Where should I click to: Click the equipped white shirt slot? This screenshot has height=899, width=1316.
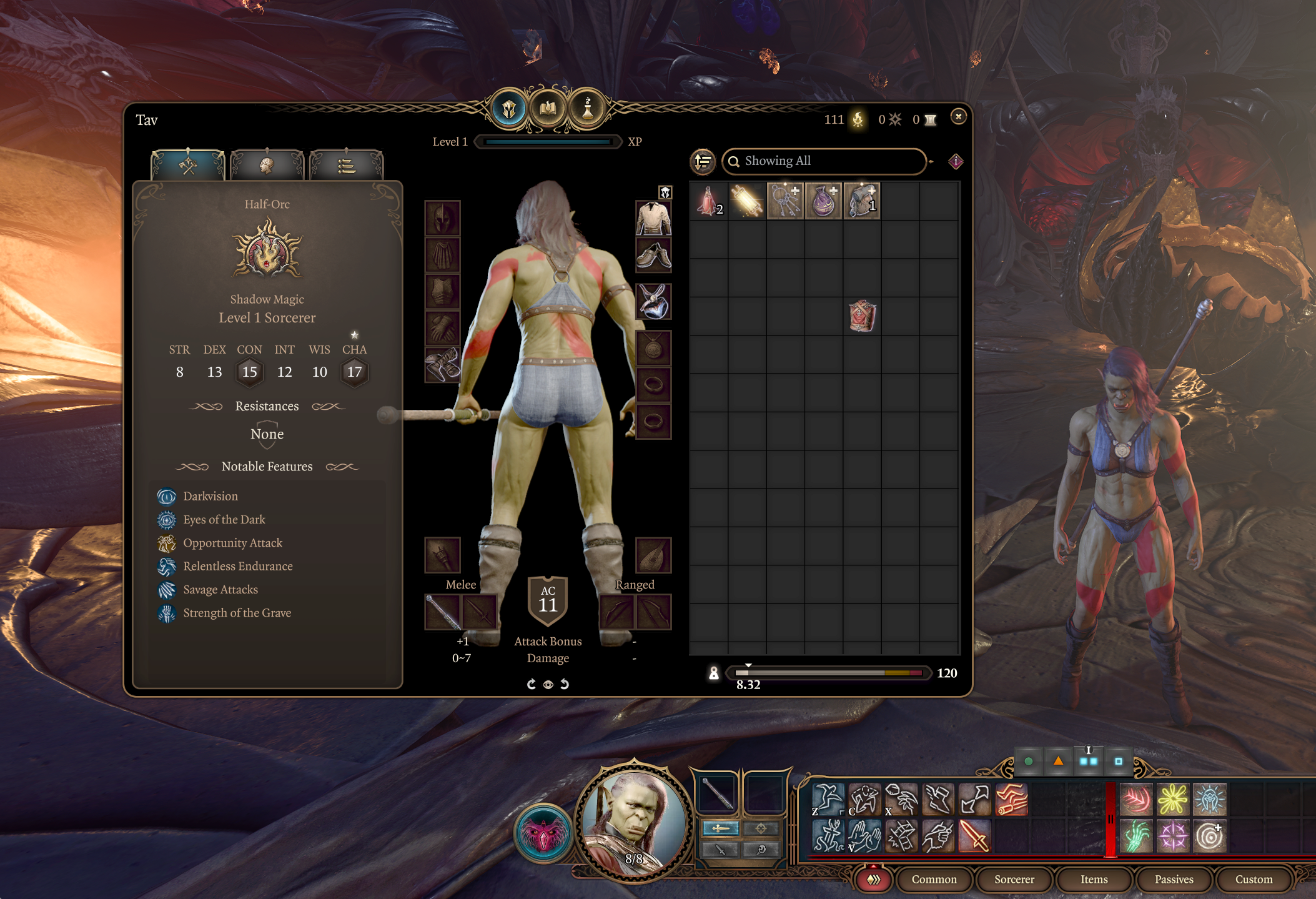tap(653, 218)
